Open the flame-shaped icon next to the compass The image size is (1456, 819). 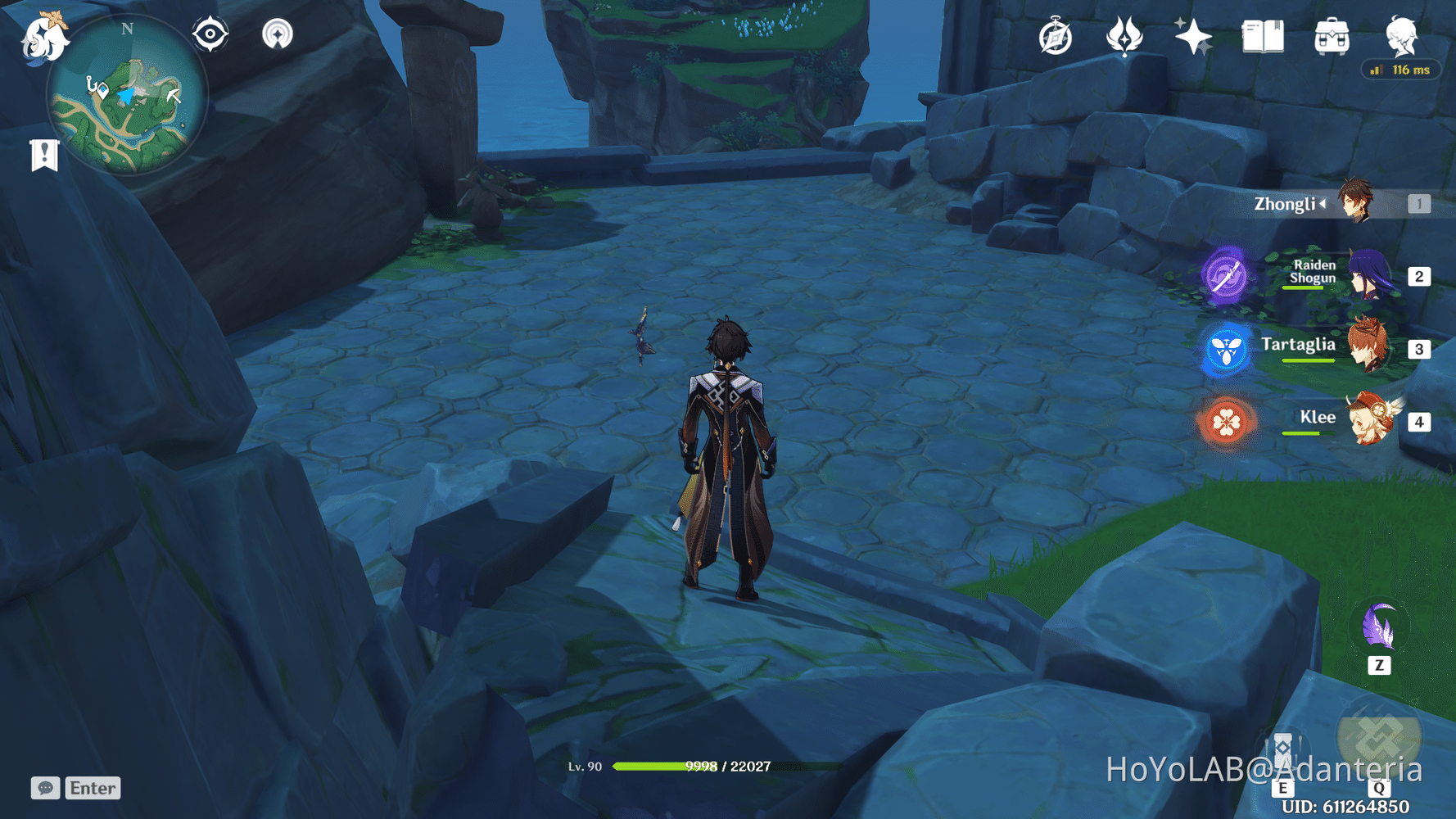pyautogui.click(x=1124, y=37)
